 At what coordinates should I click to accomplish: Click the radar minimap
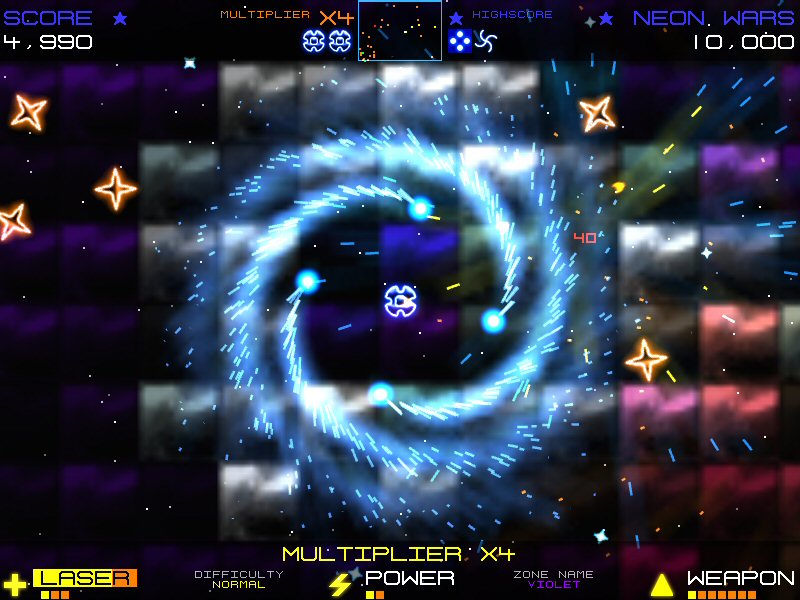pyautogui.click(x=400, y=31)
